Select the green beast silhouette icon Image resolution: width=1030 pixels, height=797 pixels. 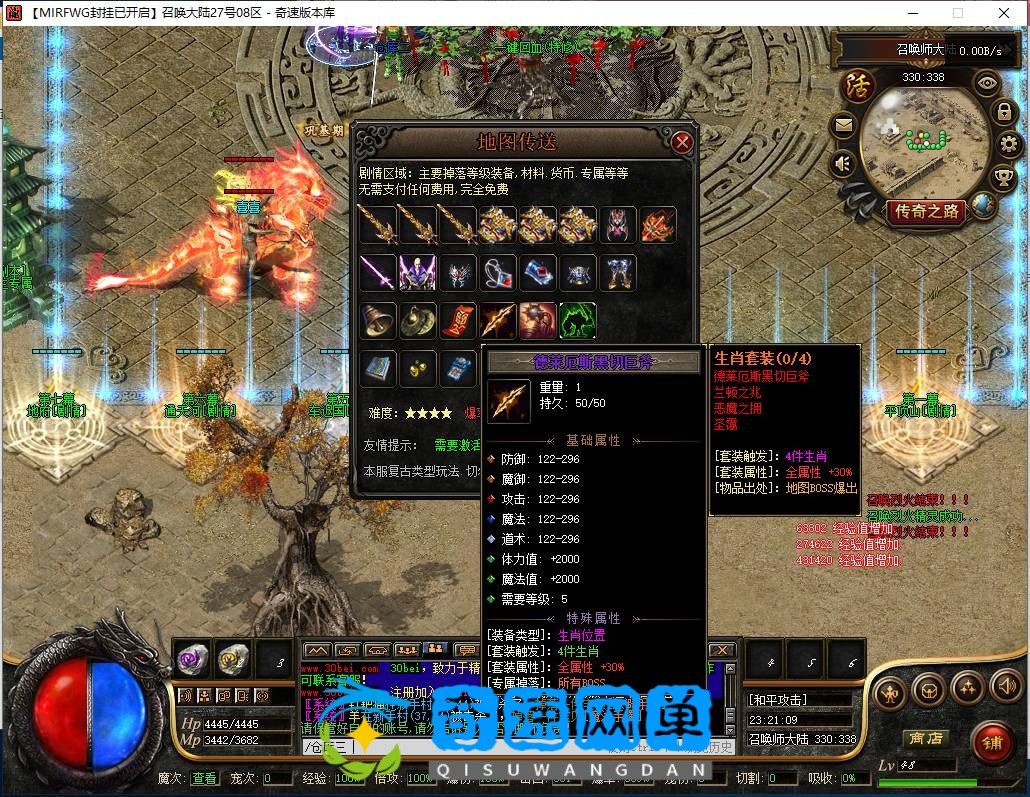[577, 320]
